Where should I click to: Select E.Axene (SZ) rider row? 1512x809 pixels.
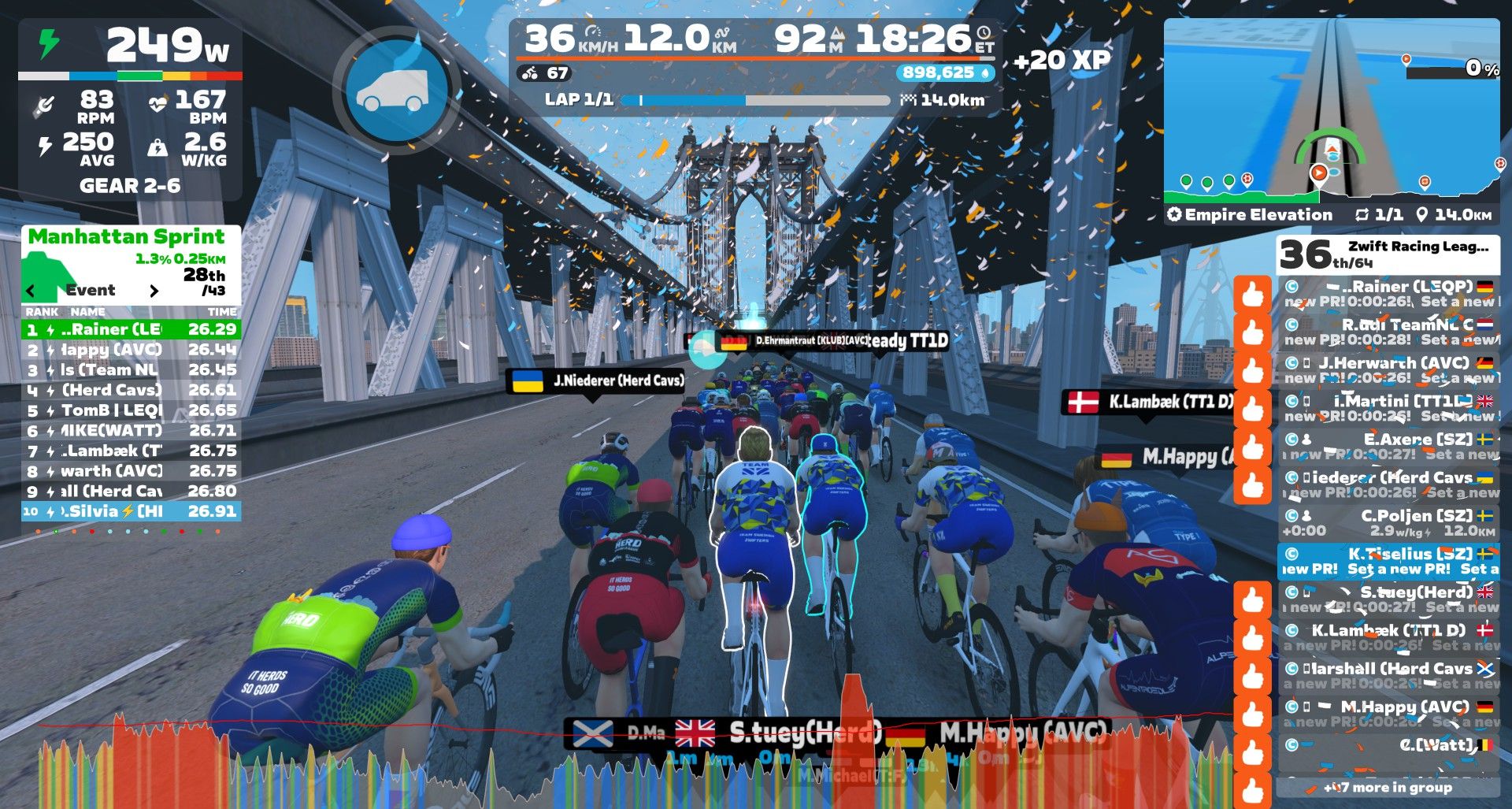(x=1388, y=447)
